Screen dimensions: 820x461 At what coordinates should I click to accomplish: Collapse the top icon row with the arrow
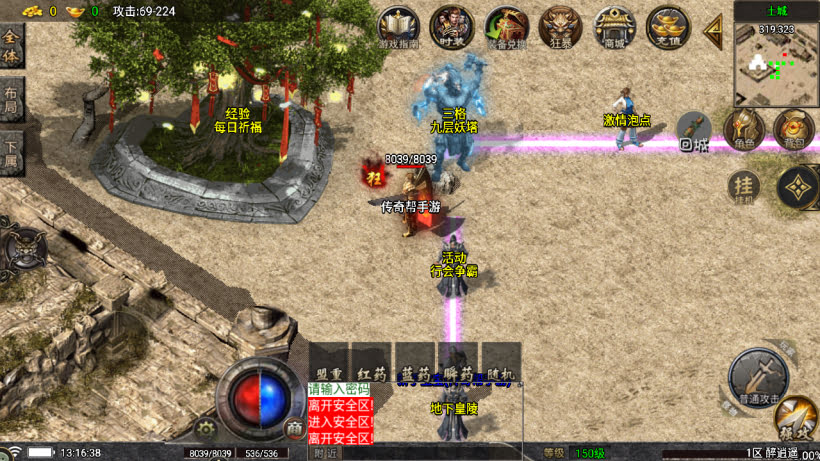pos(714,29)
